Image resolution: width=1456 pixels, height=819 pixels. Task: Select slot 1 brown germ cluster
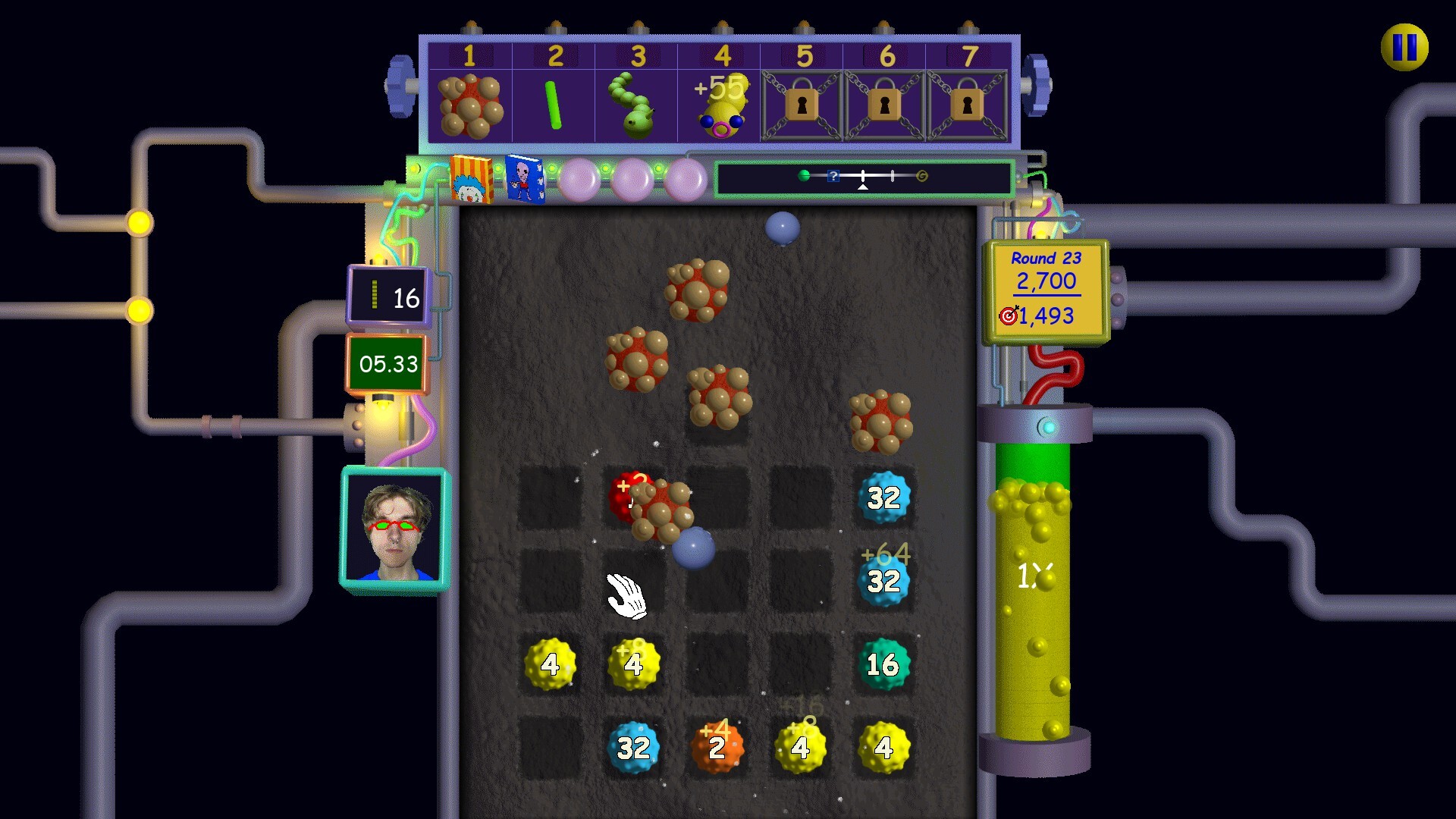pos(470,106)
